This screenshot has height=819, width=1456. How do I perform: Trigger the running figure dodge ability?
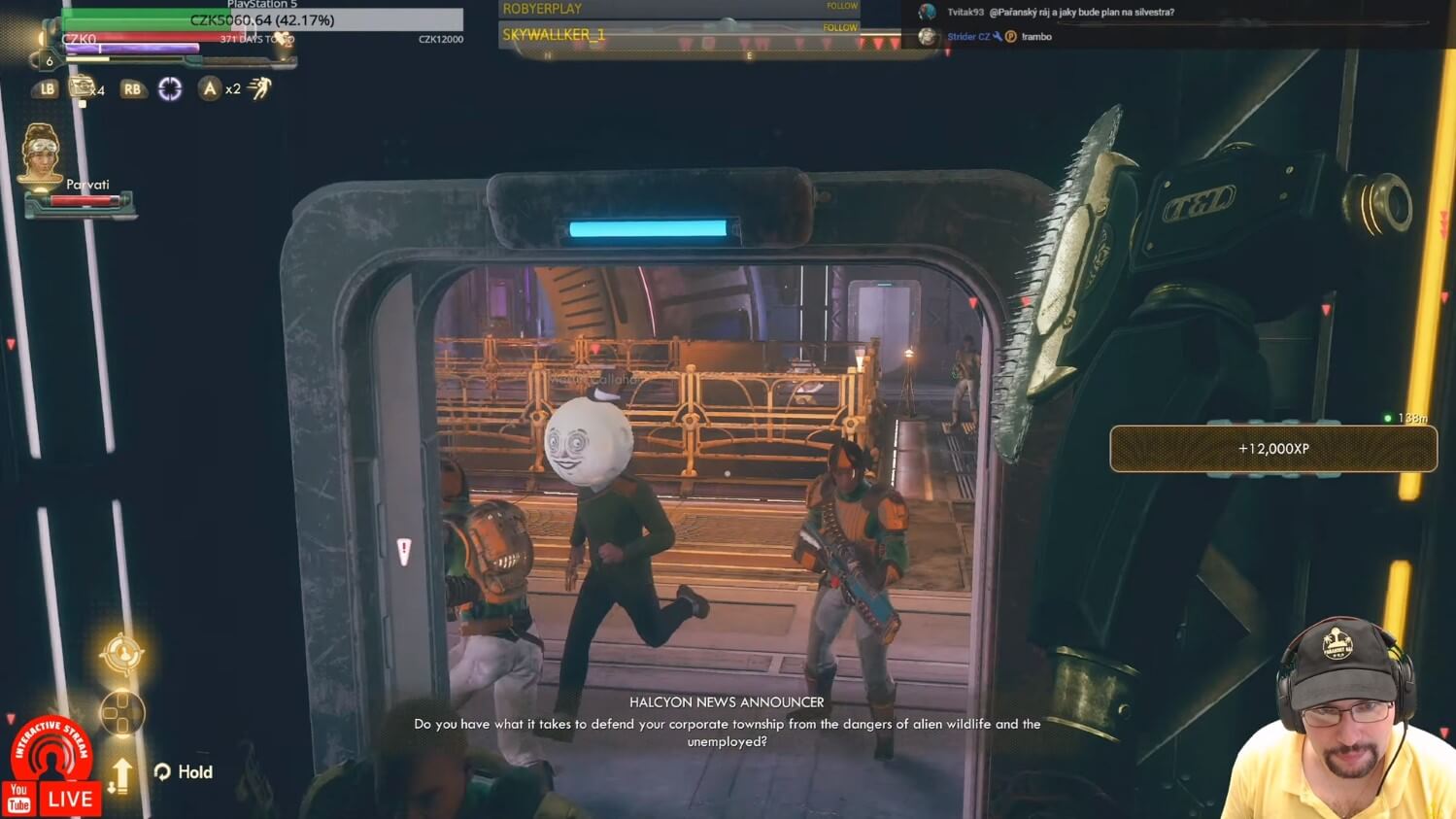coord(259,88)
